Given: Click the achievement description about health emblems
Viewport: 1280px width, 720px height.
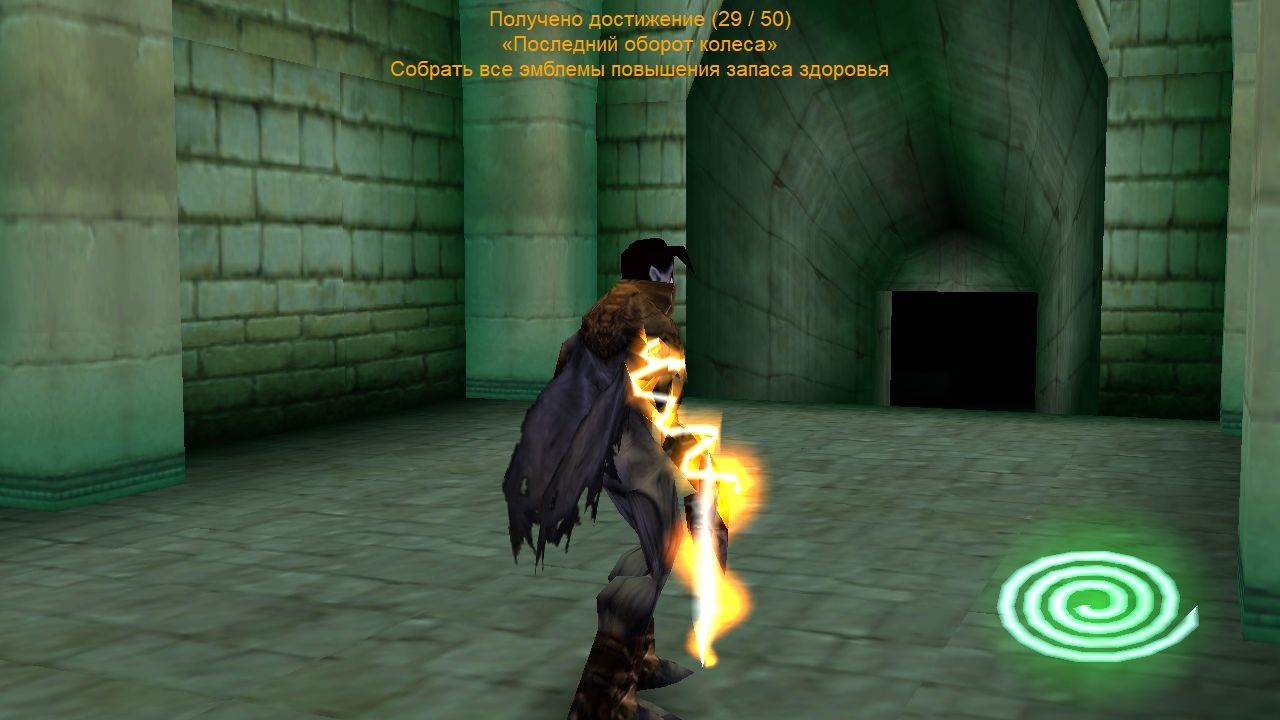Looking at the screenshot, I should coord(640,68).
